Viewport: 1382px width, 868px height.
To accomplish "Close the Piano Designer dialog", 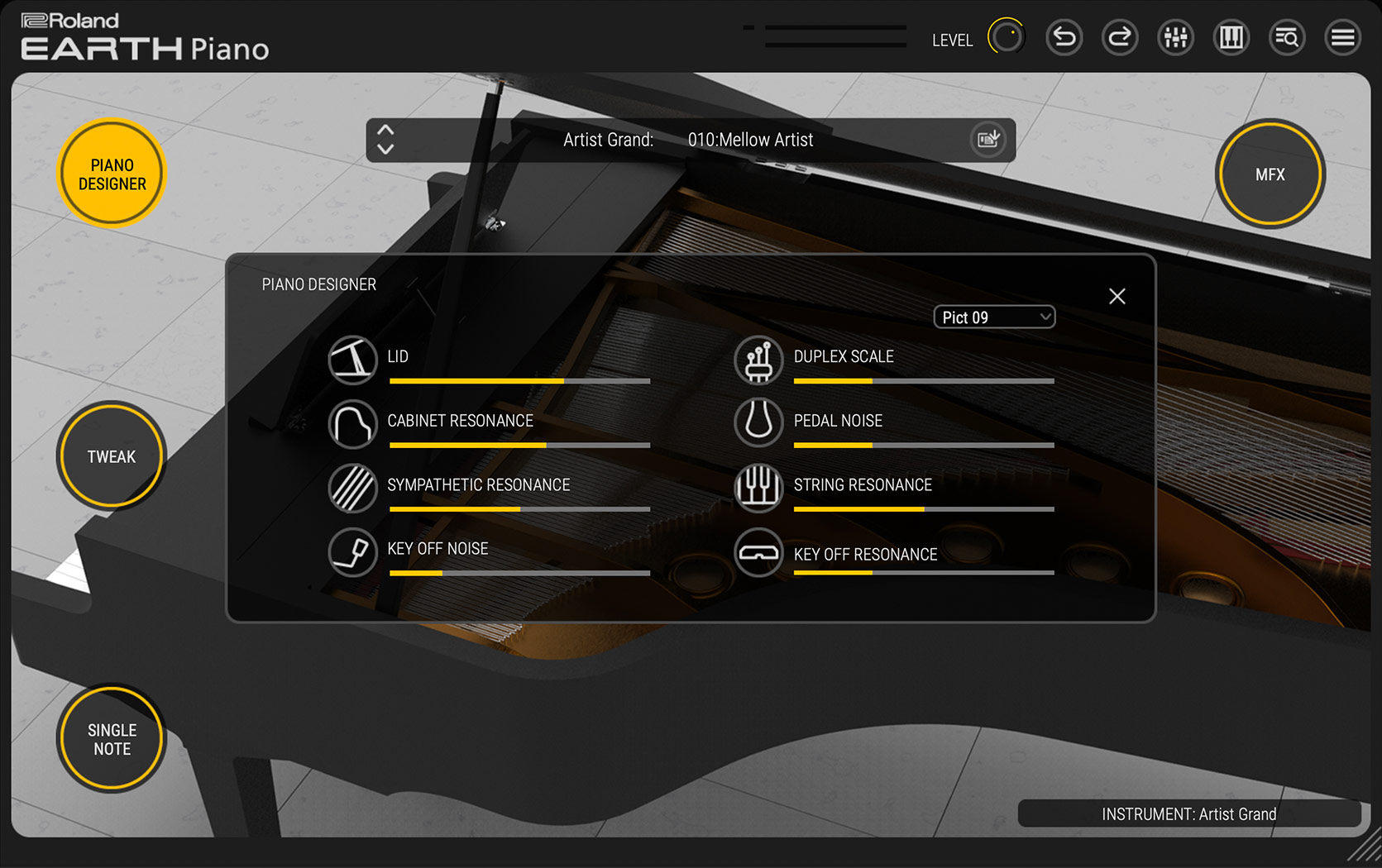I will [1117, 296].
